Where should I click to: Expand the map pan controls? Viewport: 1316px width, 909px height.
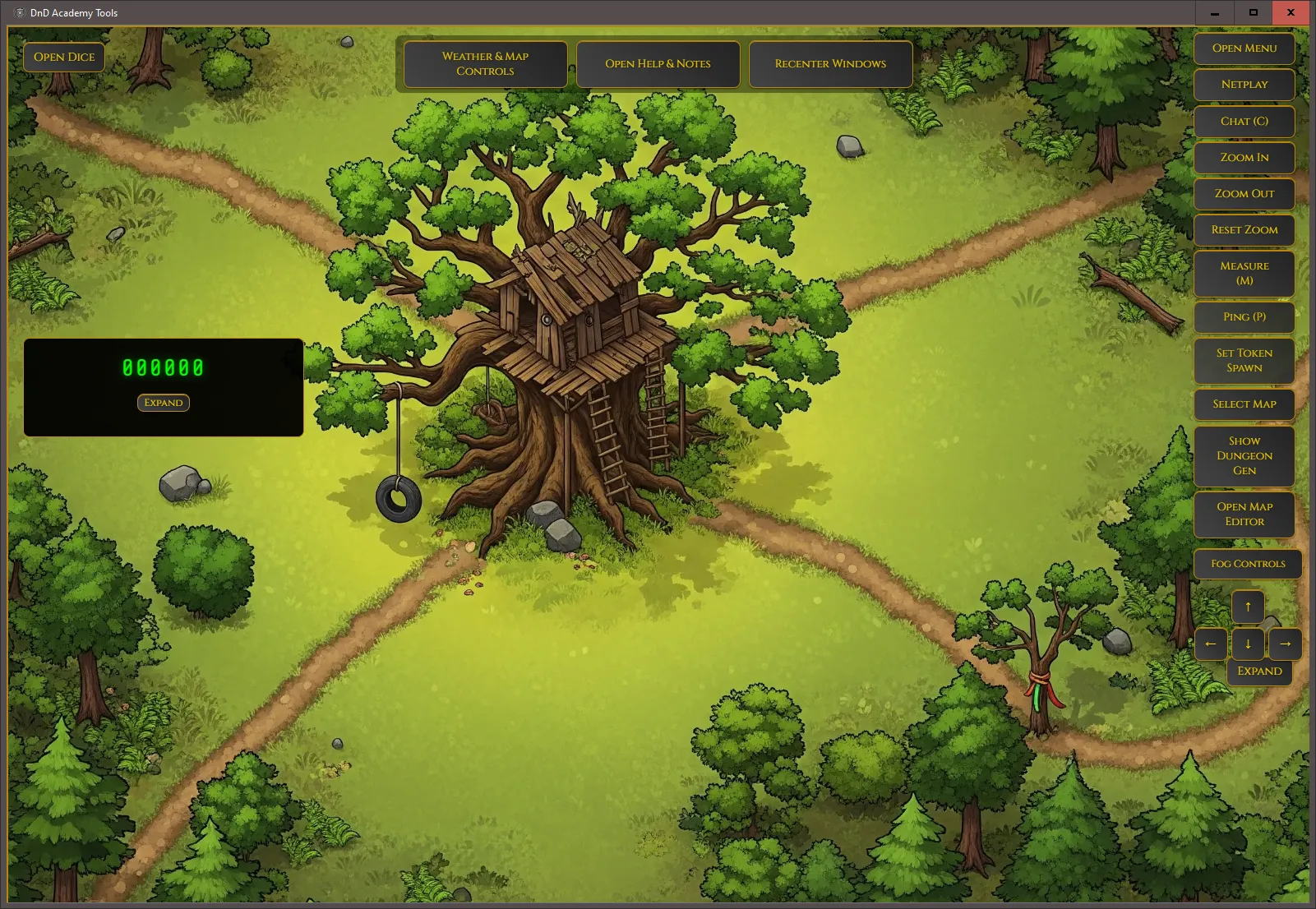tap(1259, 671)
